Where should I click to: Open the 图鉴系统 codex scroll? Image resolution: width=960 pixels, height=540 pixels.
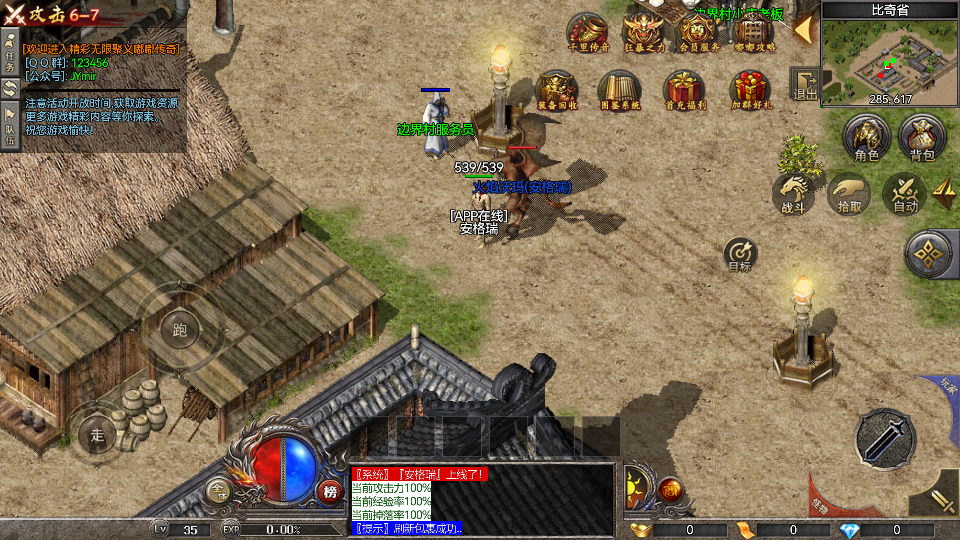(x=619, y=90)
